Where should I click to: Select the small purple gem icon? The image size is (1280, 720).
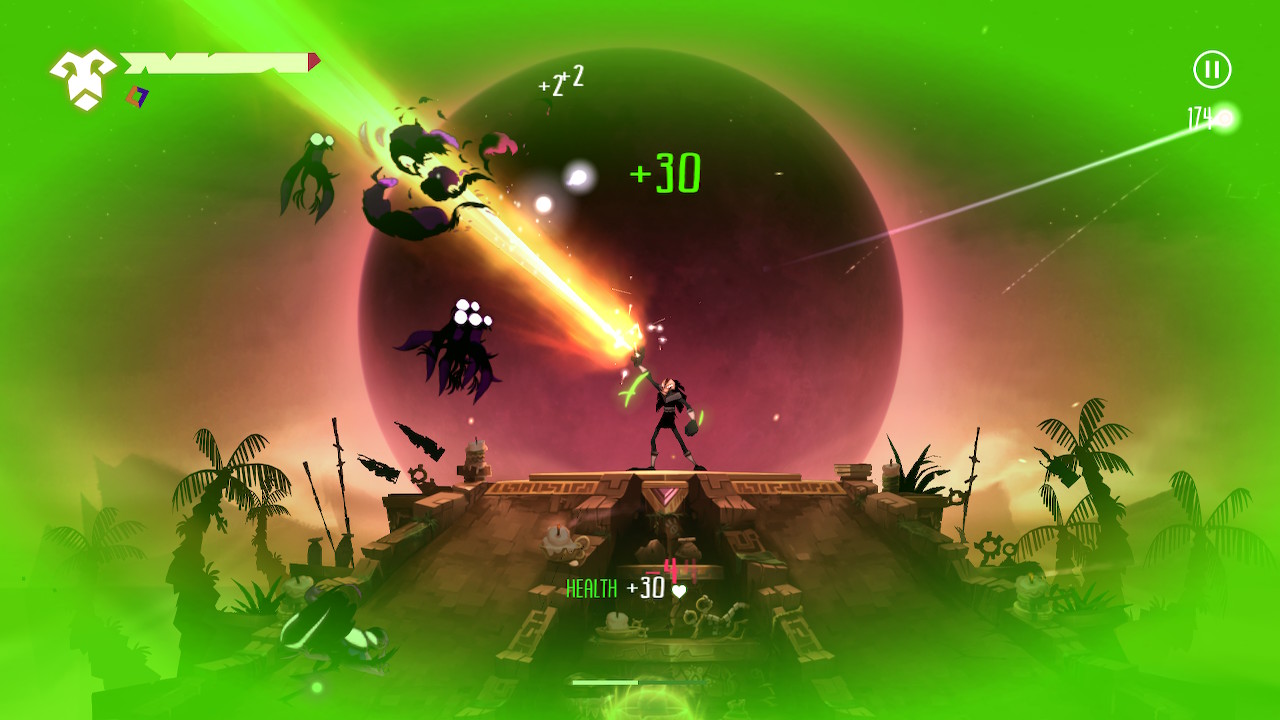137,95
